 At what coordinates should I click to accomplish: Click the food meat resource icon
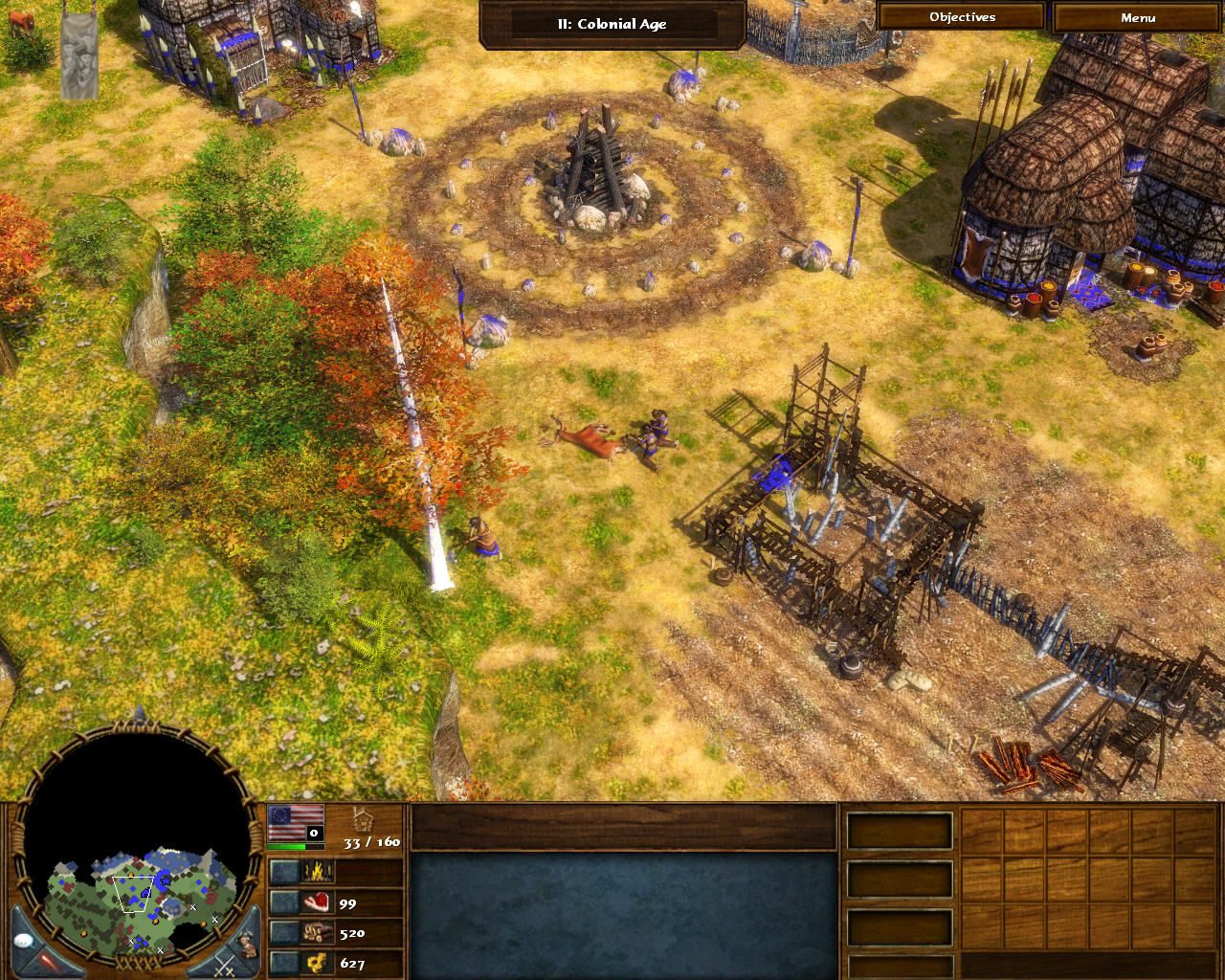tap(317, 902)
